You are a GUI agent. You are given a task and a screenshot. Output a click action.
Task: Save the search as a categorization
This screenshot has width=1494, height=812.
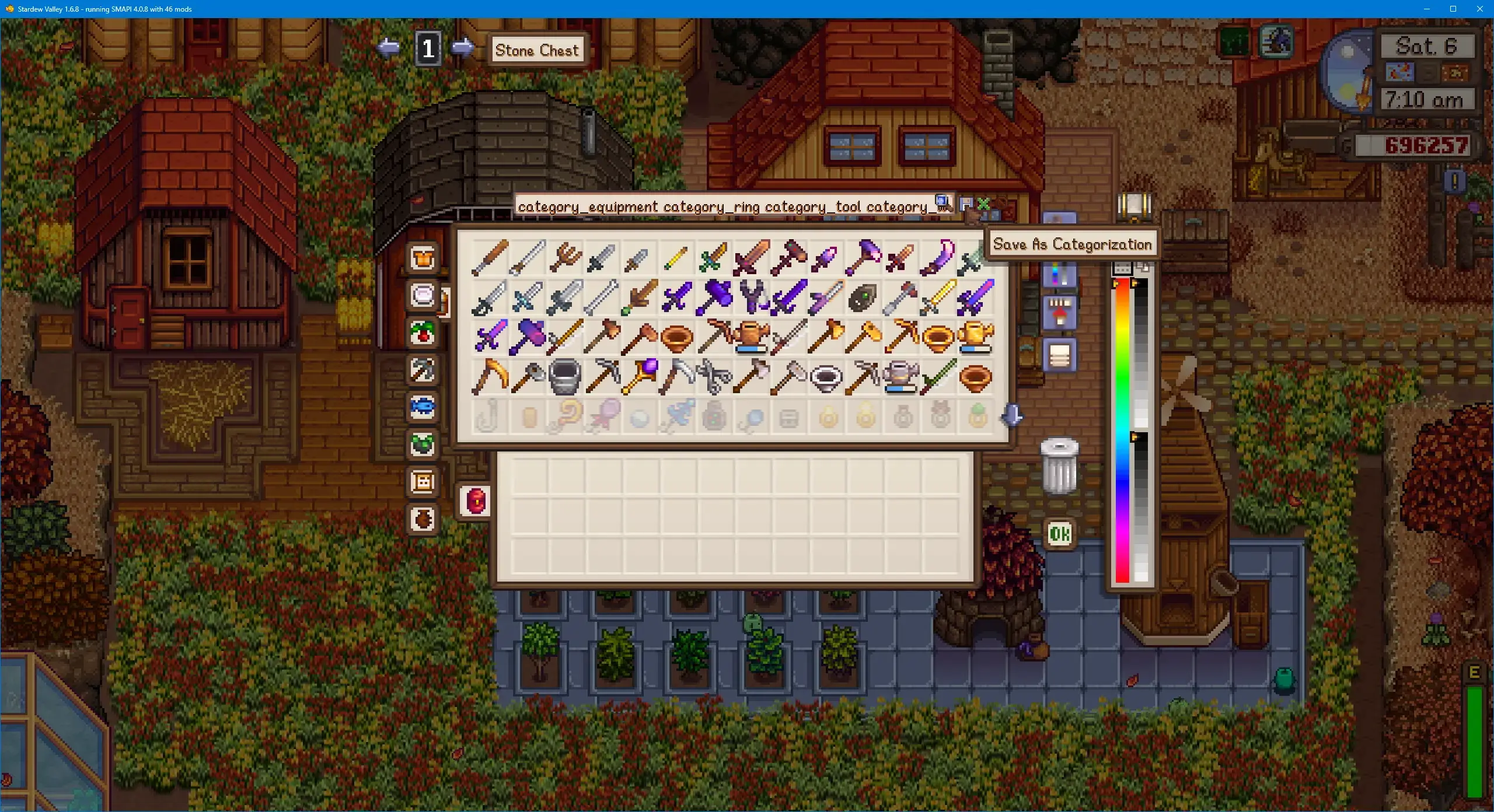pos(966,204)
